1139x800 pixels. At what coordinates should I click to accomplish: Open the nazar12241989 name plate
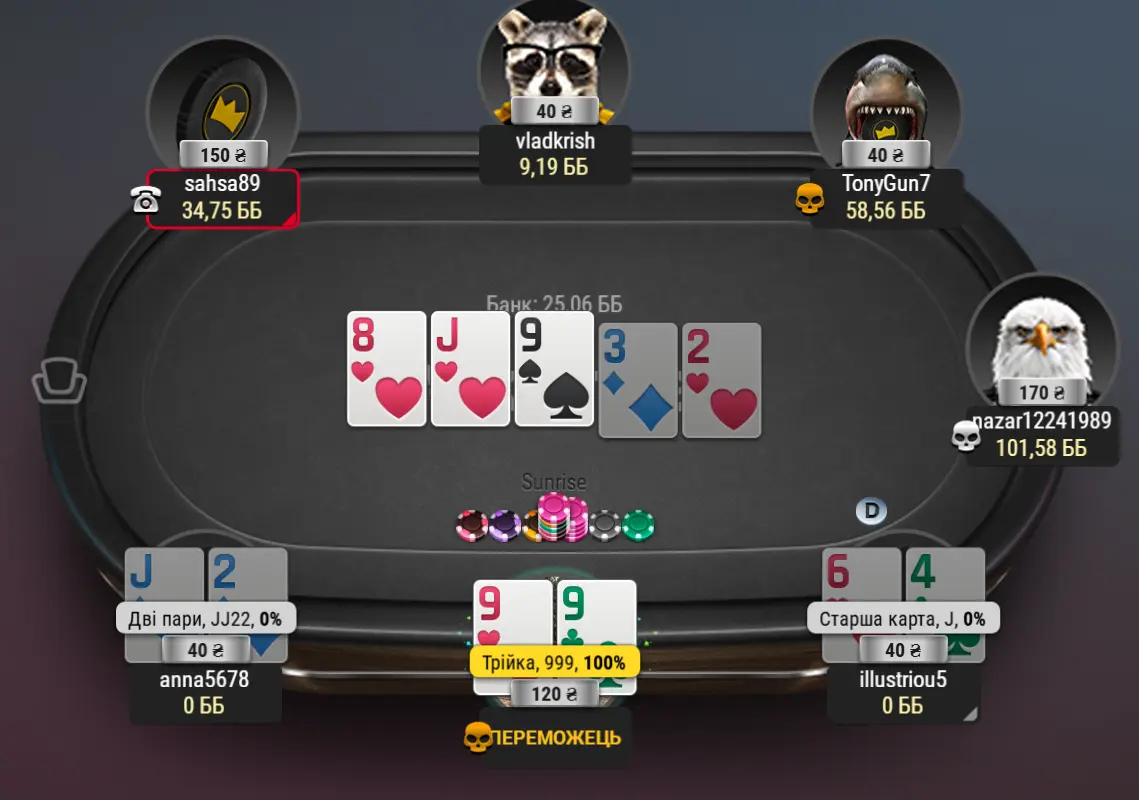coord(1041,435)
